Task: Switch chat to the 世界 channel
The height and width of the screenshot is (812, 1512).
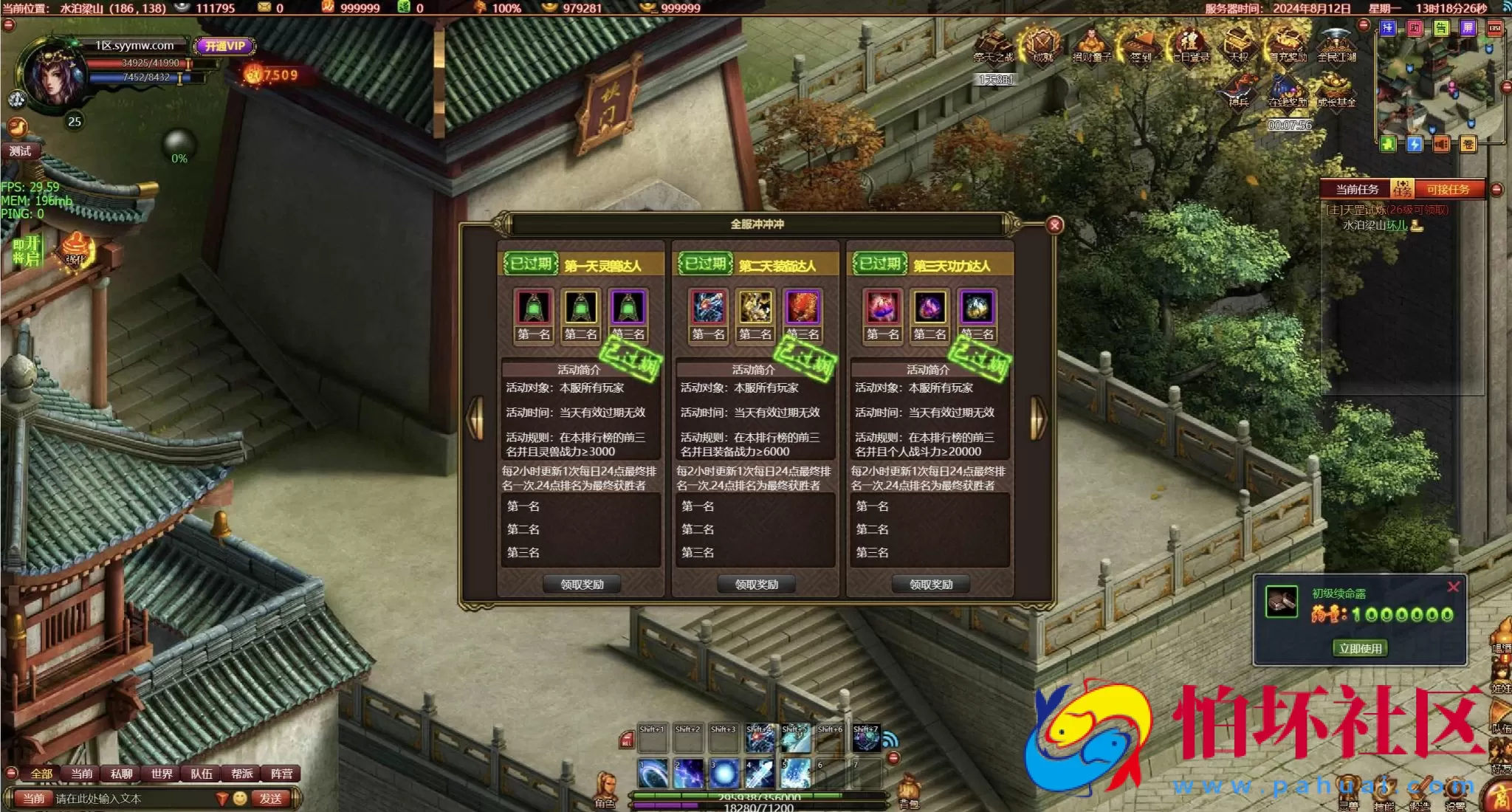Action: click(162, 774)
